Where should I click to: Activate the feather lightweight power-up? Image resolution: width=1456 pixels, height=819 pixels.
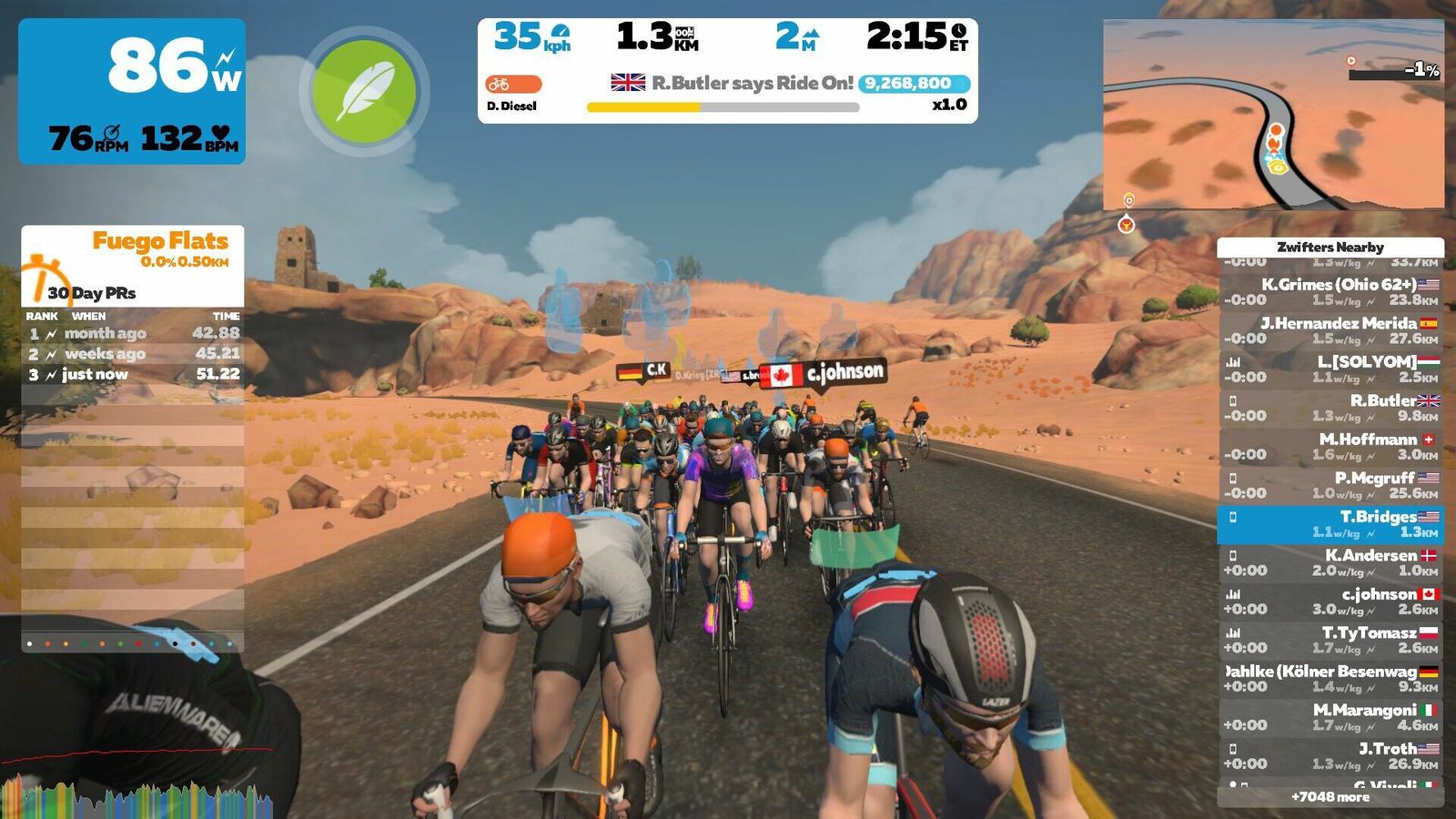[x=364, y=91]
